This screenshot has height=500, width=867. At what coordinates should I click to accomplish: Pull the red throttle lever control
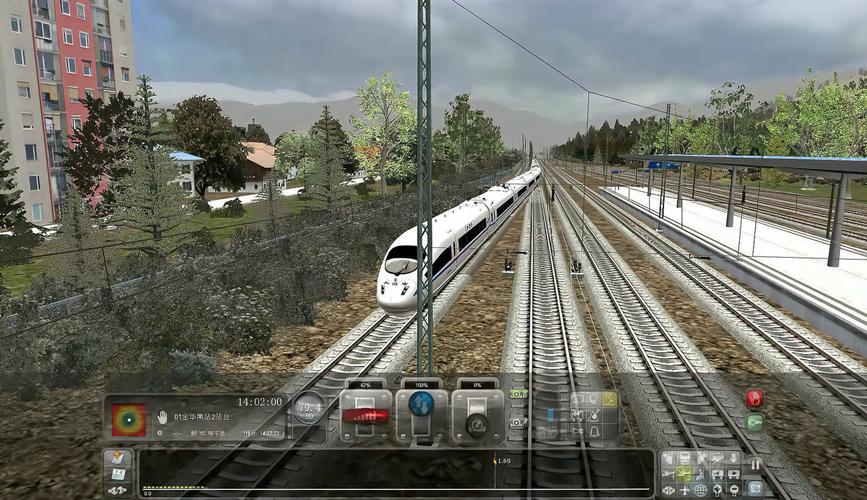[365, 415]
